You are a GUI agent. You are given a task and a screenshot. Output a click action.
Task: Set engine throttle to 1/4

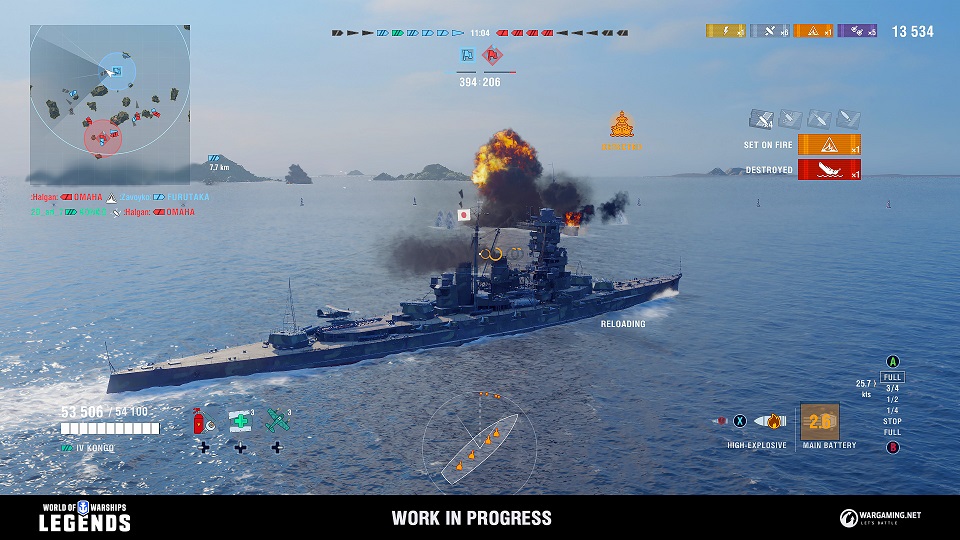tap(892, 410)
